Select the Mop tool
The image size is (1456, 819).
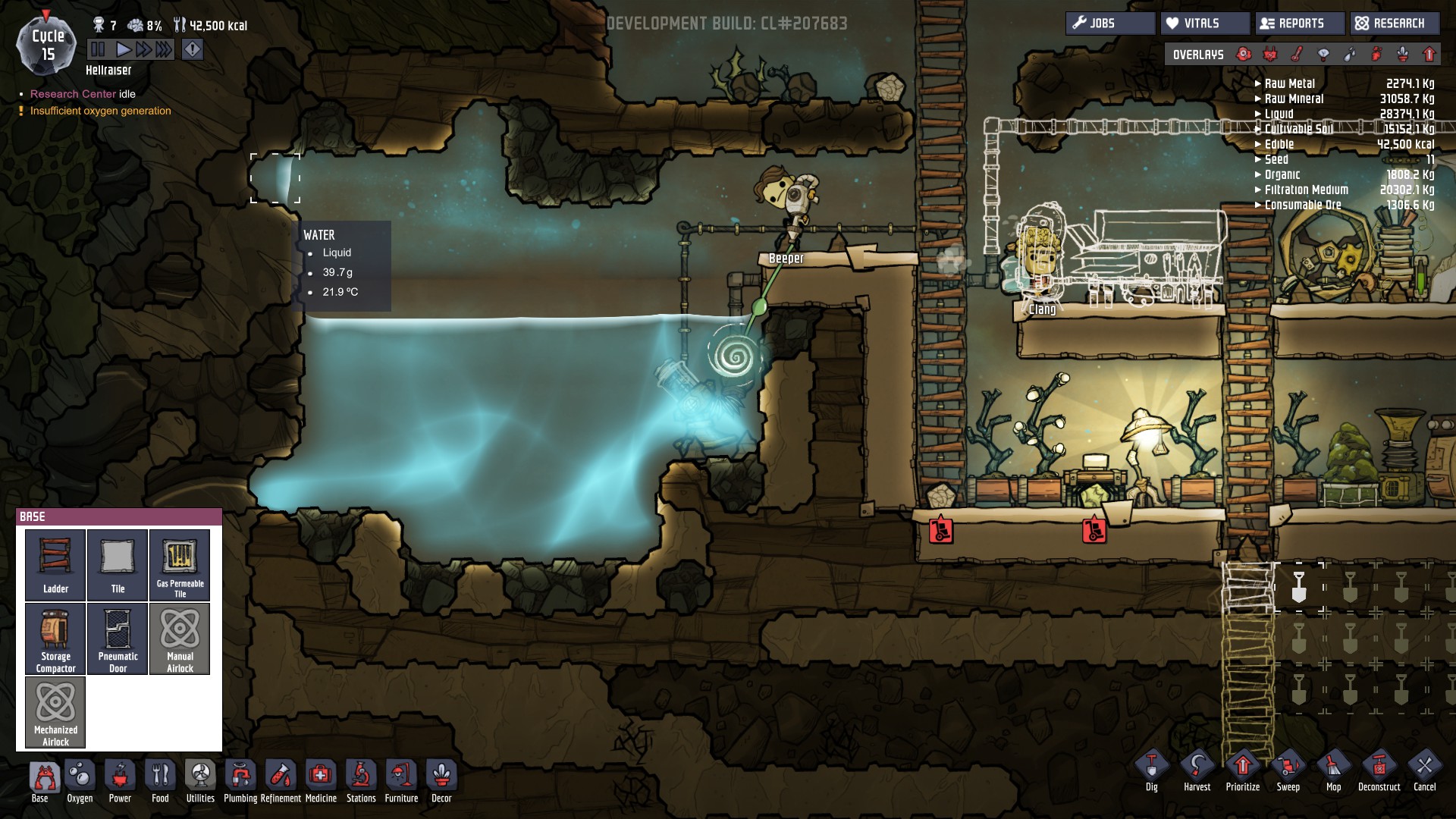point(1333,770)
